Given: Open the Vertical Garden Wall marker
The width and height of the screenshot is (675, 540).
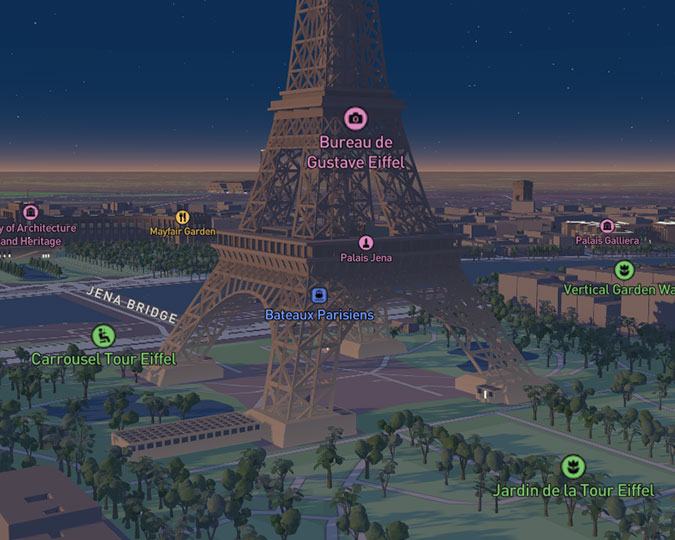Looking at the screenshot, I should pyautogui.click(x=624, y=270).
